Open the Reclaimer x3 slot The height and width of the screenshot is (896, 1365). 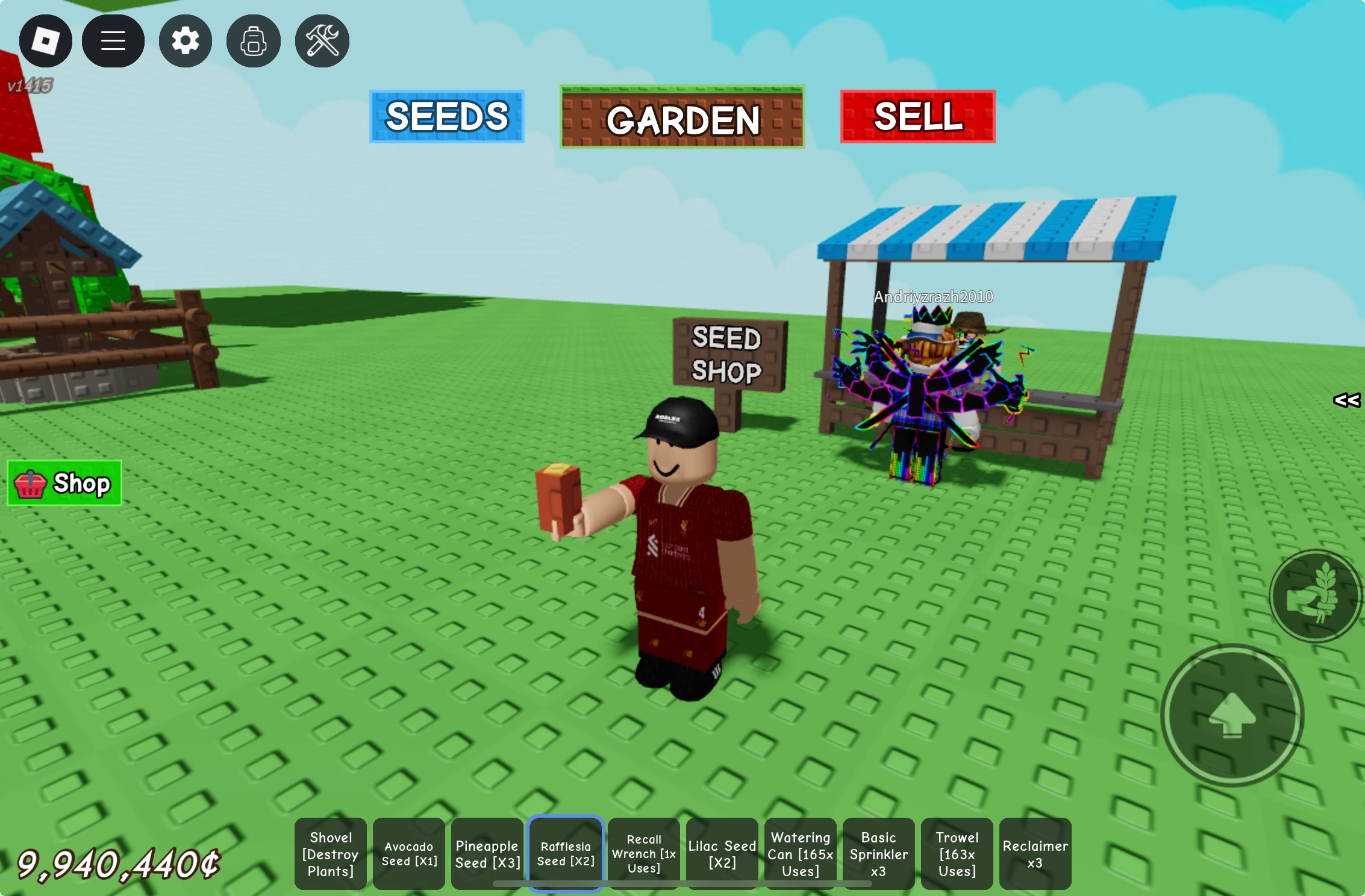pyautogui.click(x=1035, y=853)
